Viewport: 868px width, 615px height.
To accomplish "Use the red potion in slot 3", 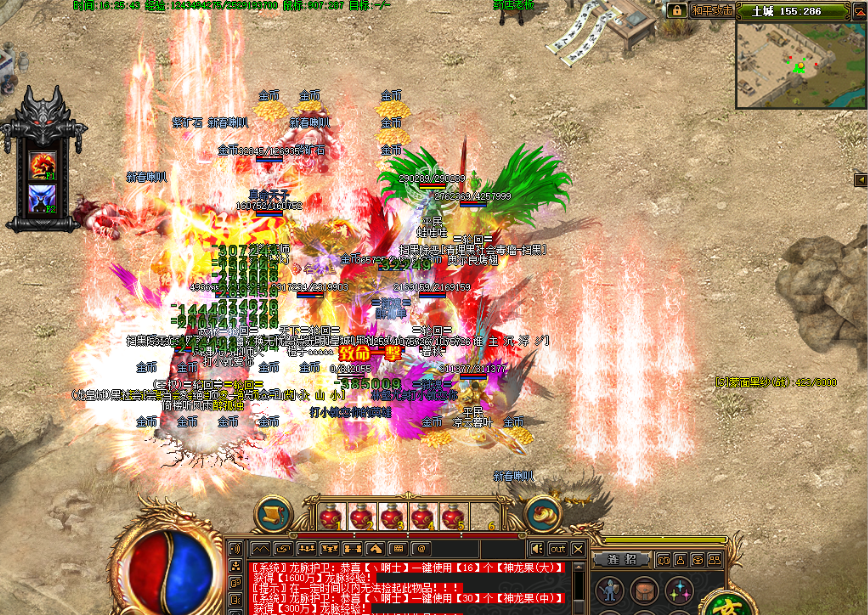I will pyautogui.click(x=391, y=517).
